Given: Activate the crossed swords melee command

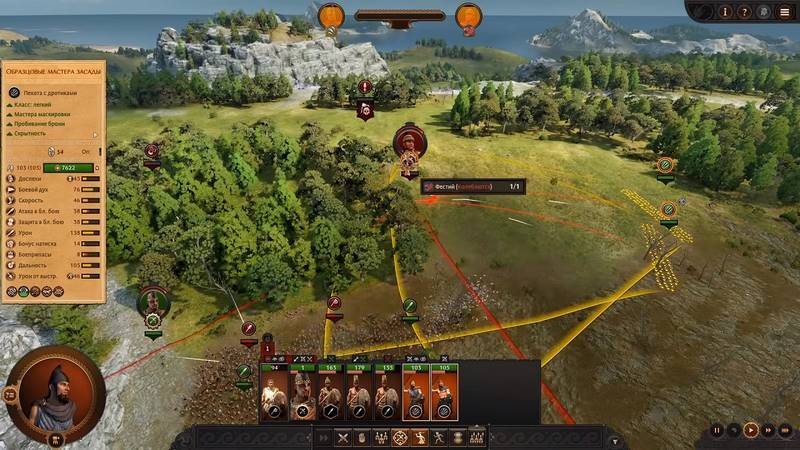Looking at the screenshot, I should (343, 437).
